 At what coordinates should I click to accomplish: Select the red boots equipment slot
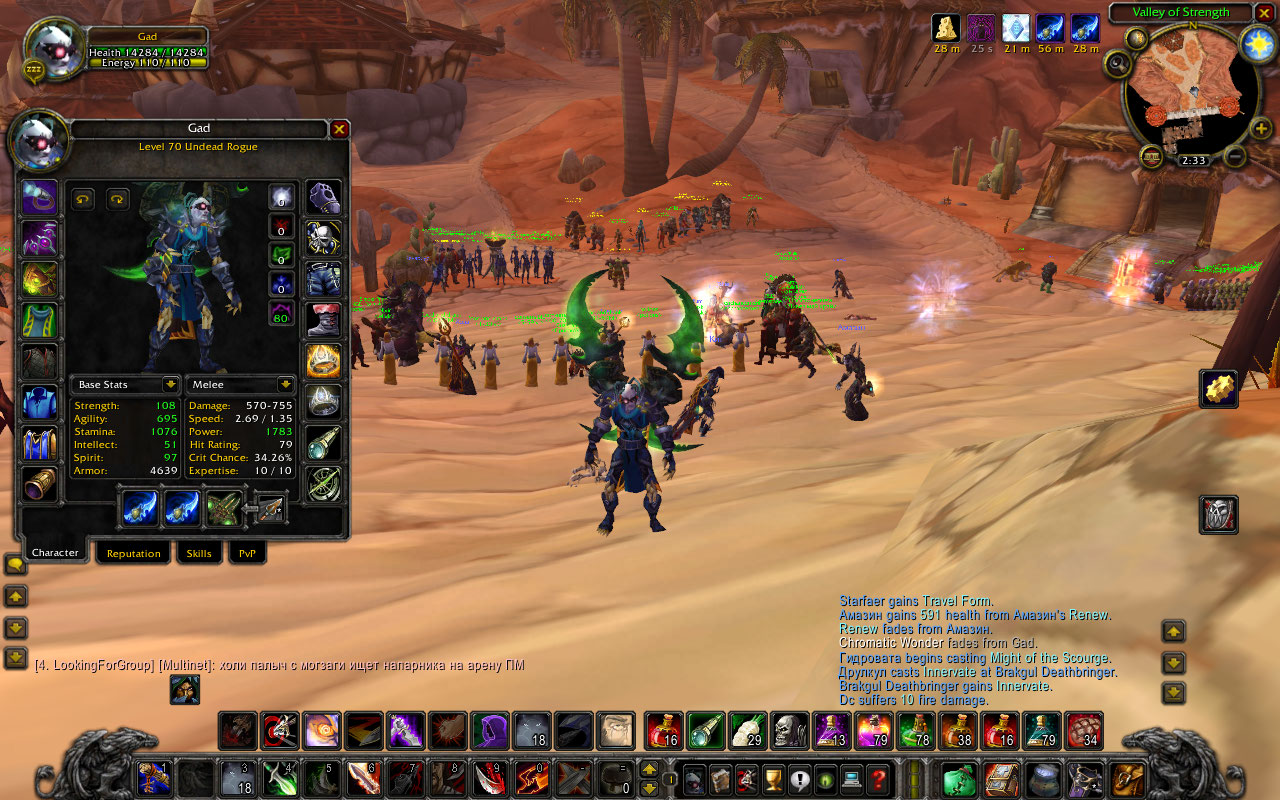pyautogui.click(x=323, y=320)
